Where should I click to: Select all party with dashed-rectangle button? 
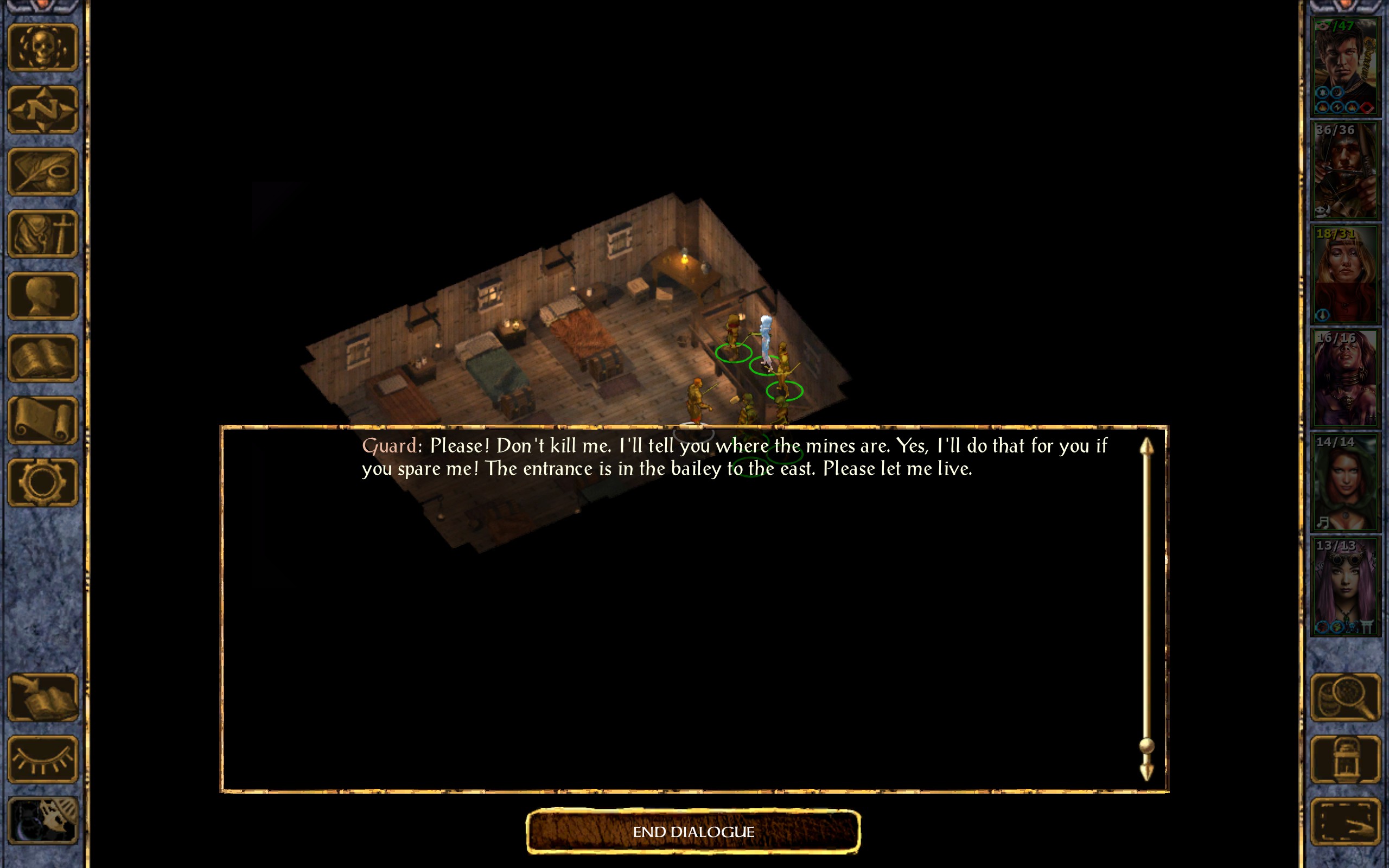[x=1345, y=821]
